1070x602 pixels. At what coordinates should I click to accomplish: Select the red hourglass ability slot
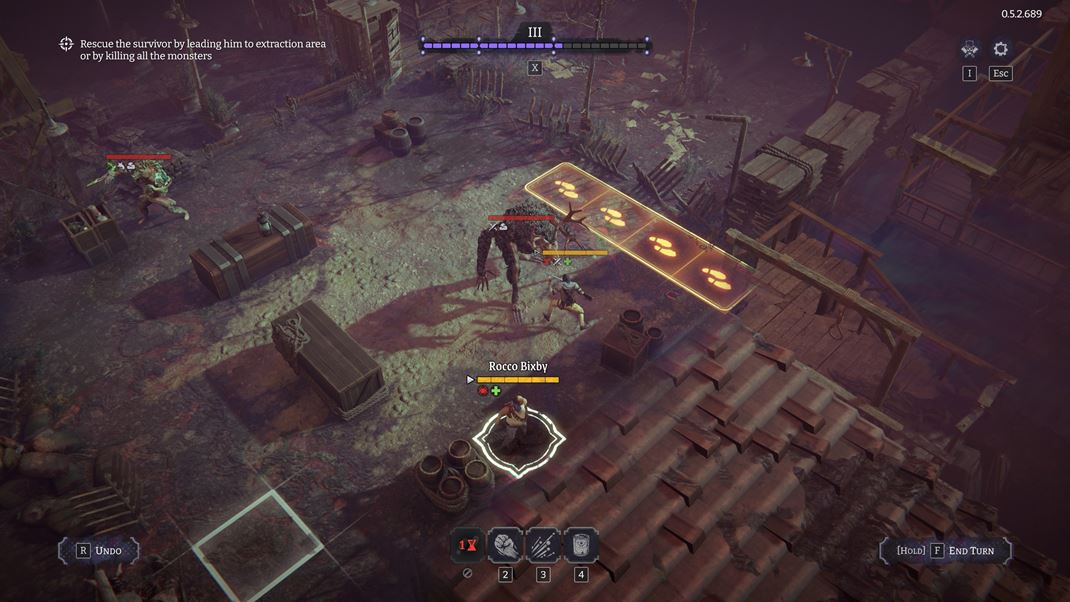(x=467, y=545)
